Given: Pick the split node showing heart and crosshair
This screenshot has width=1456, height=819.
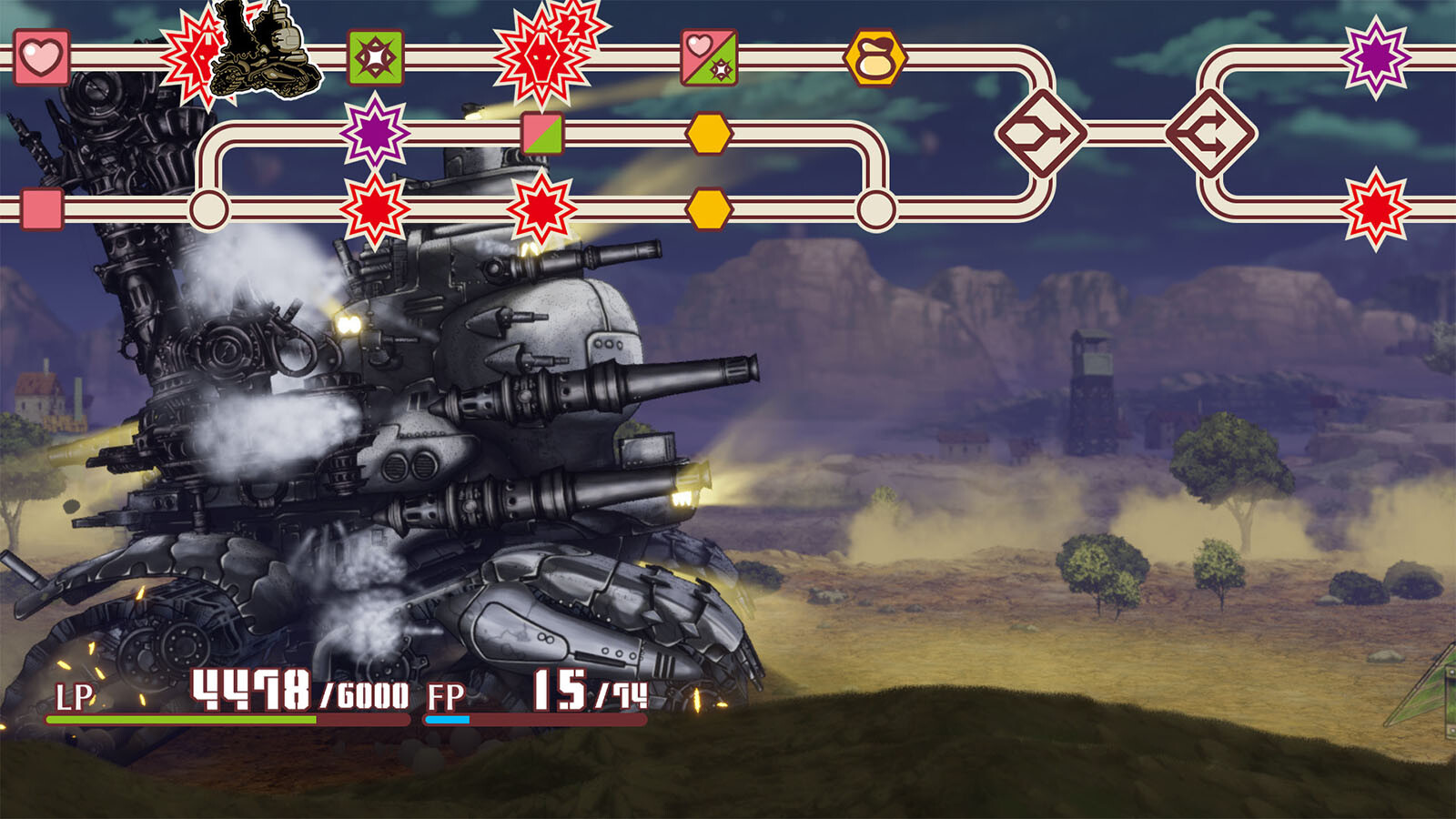Looking at the screenshot, I should [709, 57].
